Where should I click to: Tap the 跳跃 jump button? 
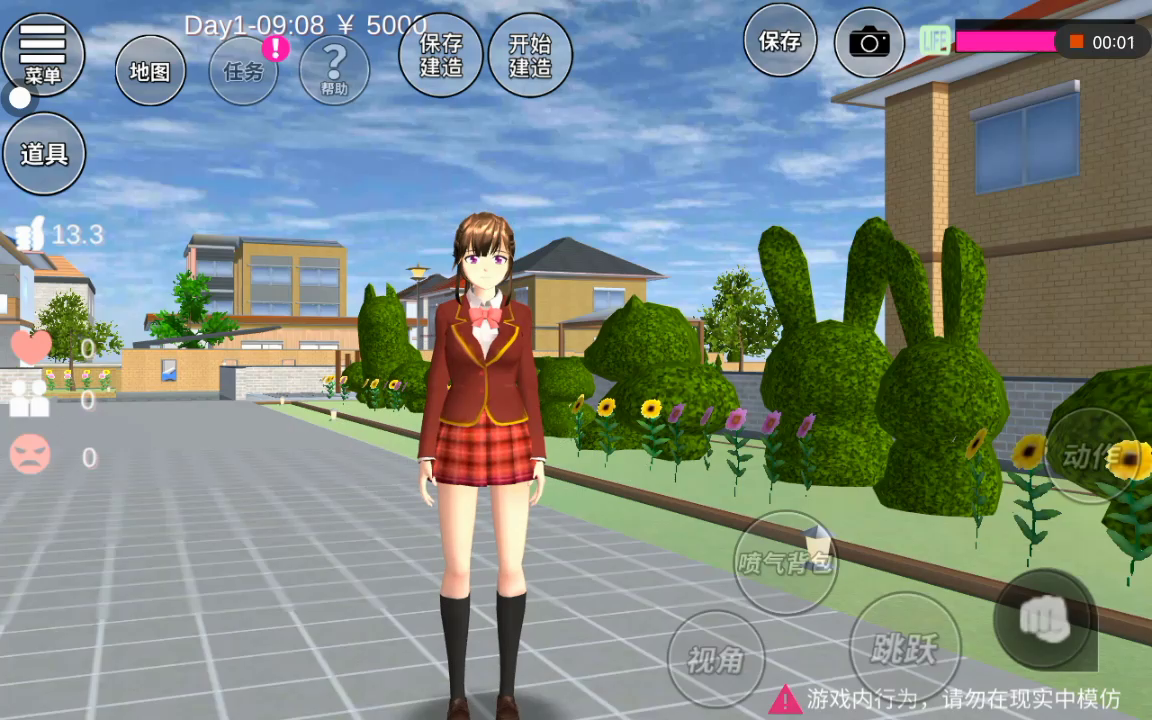[x=904, y=648]
